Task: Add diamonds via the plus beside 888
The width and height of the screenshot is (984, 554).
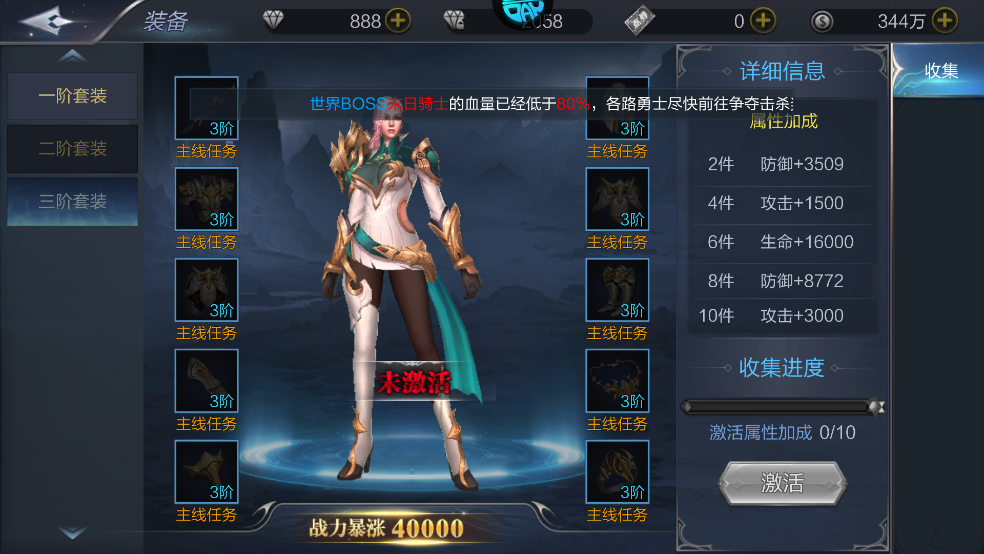Action: [x=397, y=21]
